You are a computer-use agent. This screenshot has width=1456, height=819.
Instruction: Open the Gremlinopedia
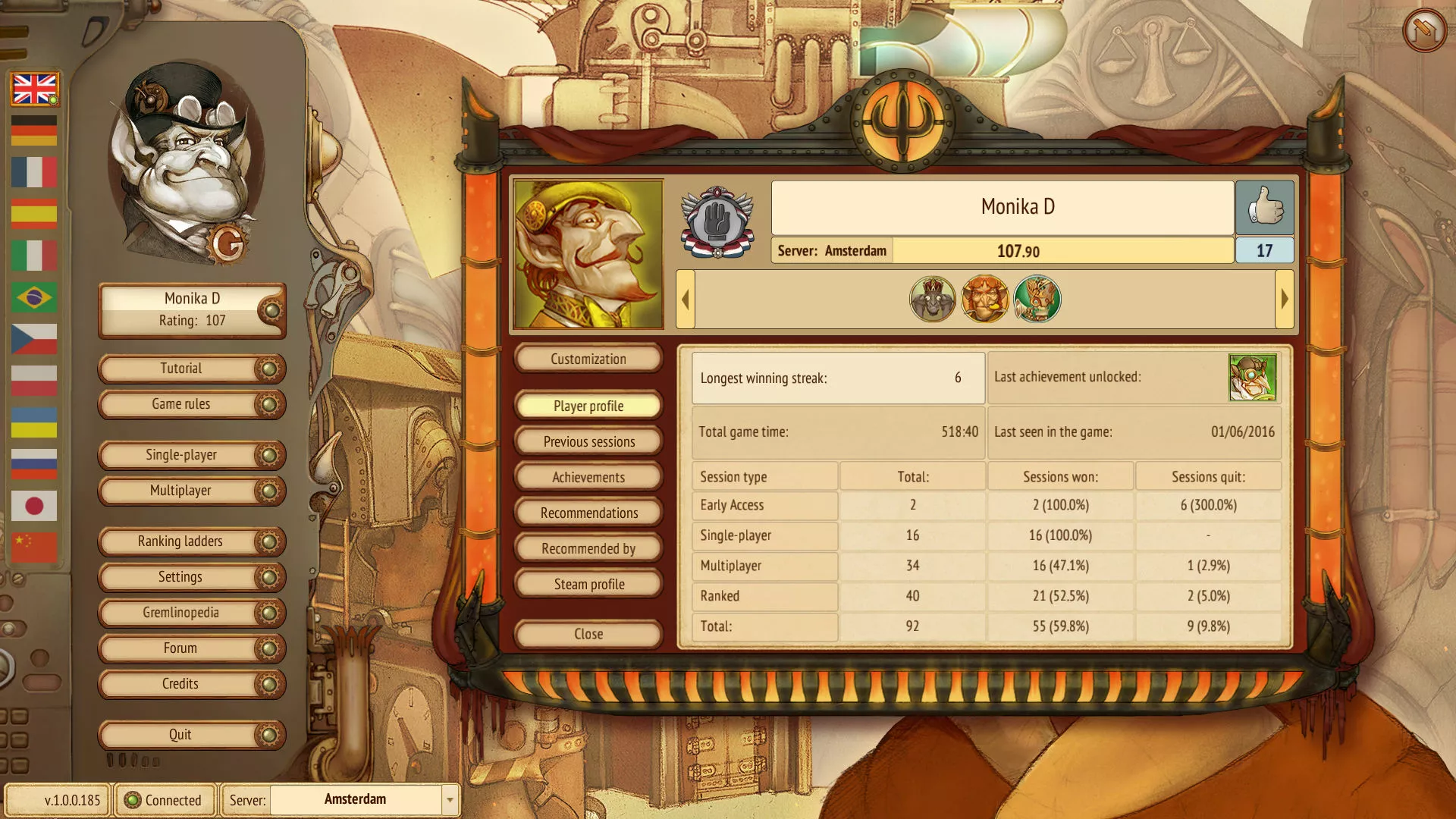tap(182, 613)
